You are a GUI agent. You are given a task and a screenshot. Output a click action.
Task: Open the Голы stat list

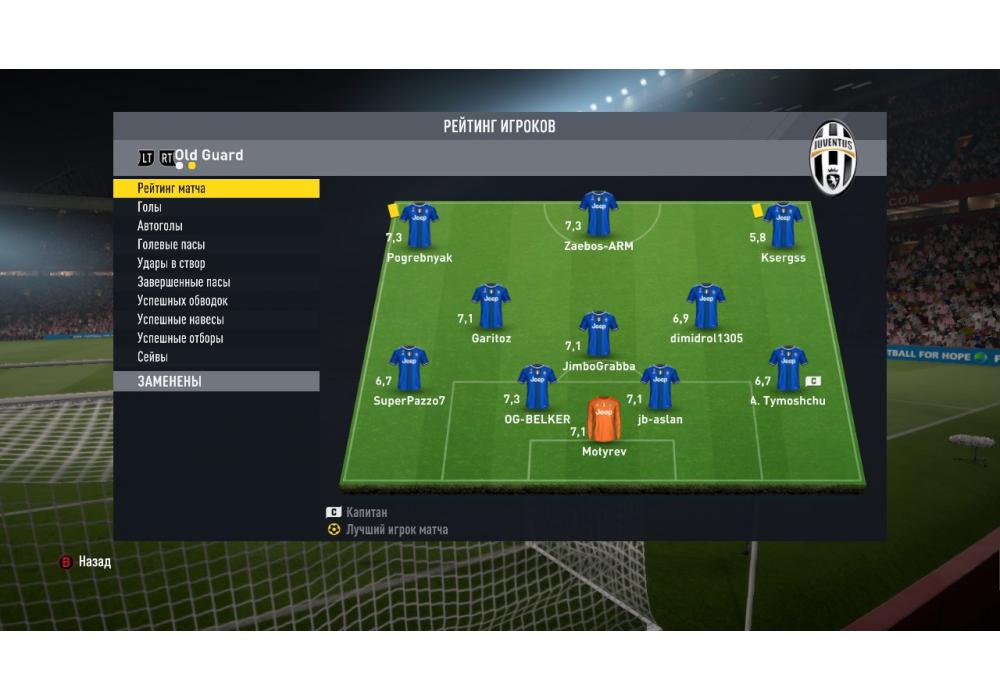150,207
